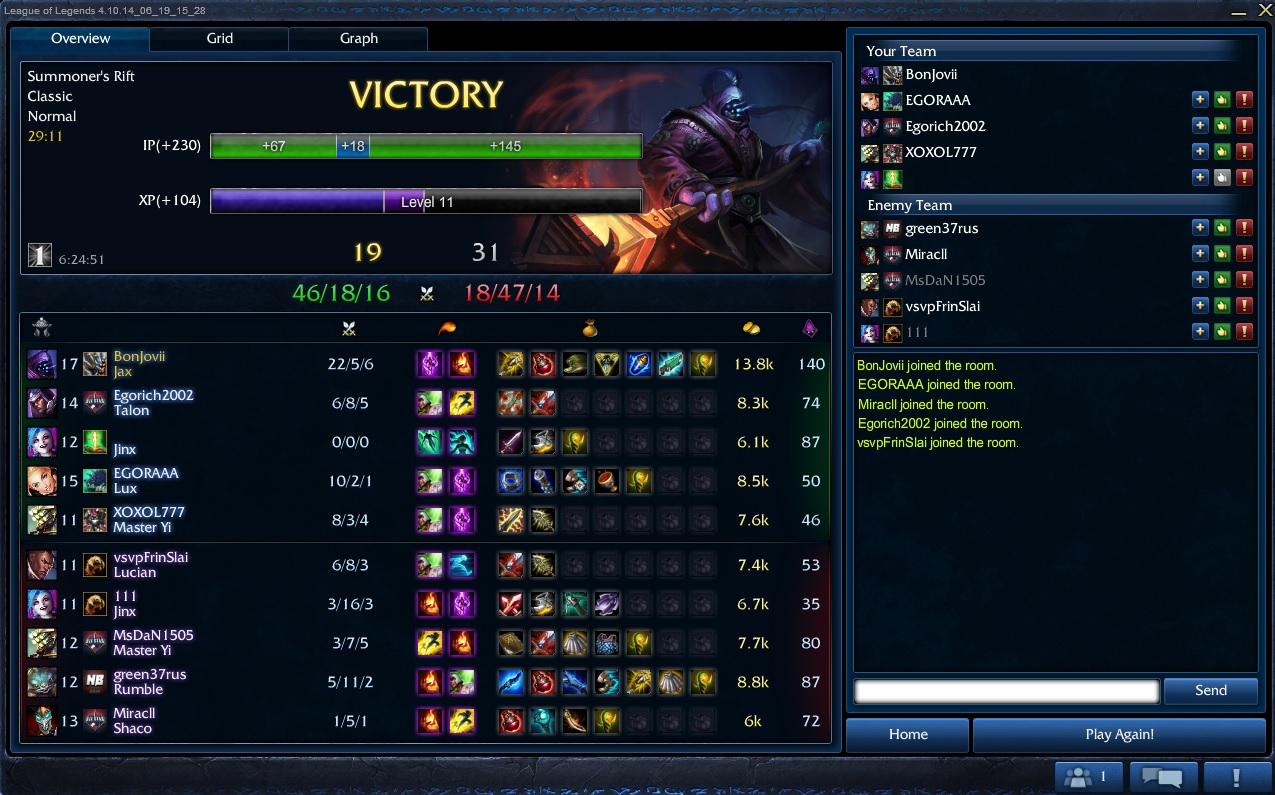Report XOXOL777 with the red exclamation button
This screenshot has height=795, width=1275.
1244,152
